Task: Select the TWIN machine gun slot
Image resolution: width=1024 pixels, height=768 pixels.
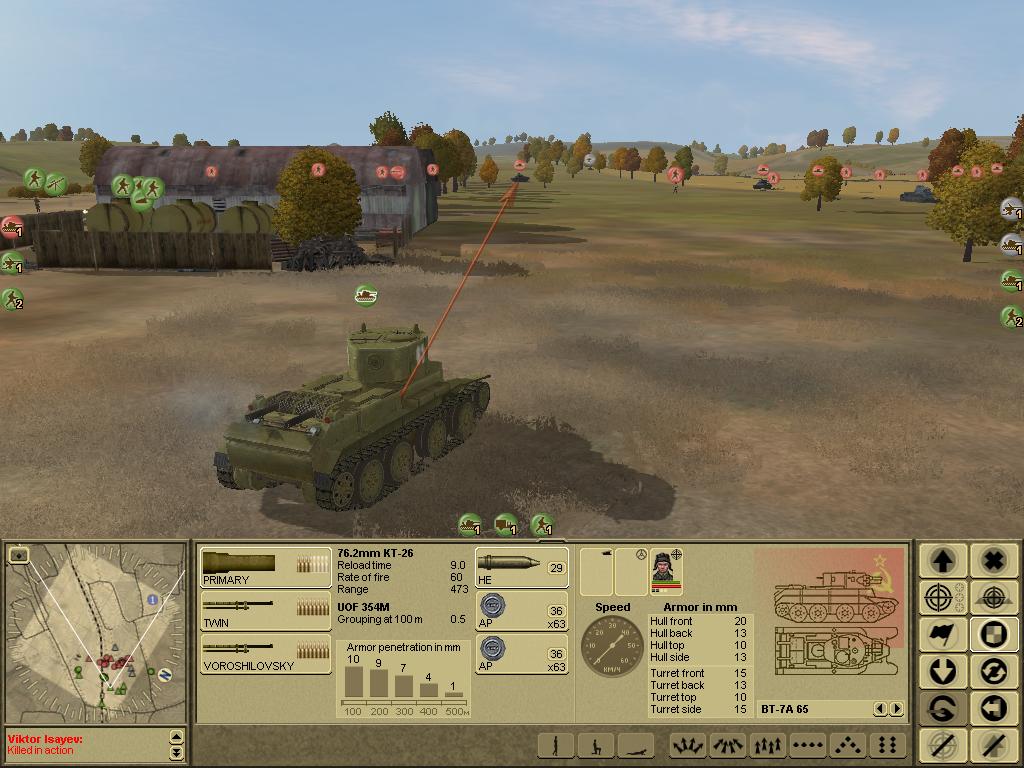Action: [265, 610]
